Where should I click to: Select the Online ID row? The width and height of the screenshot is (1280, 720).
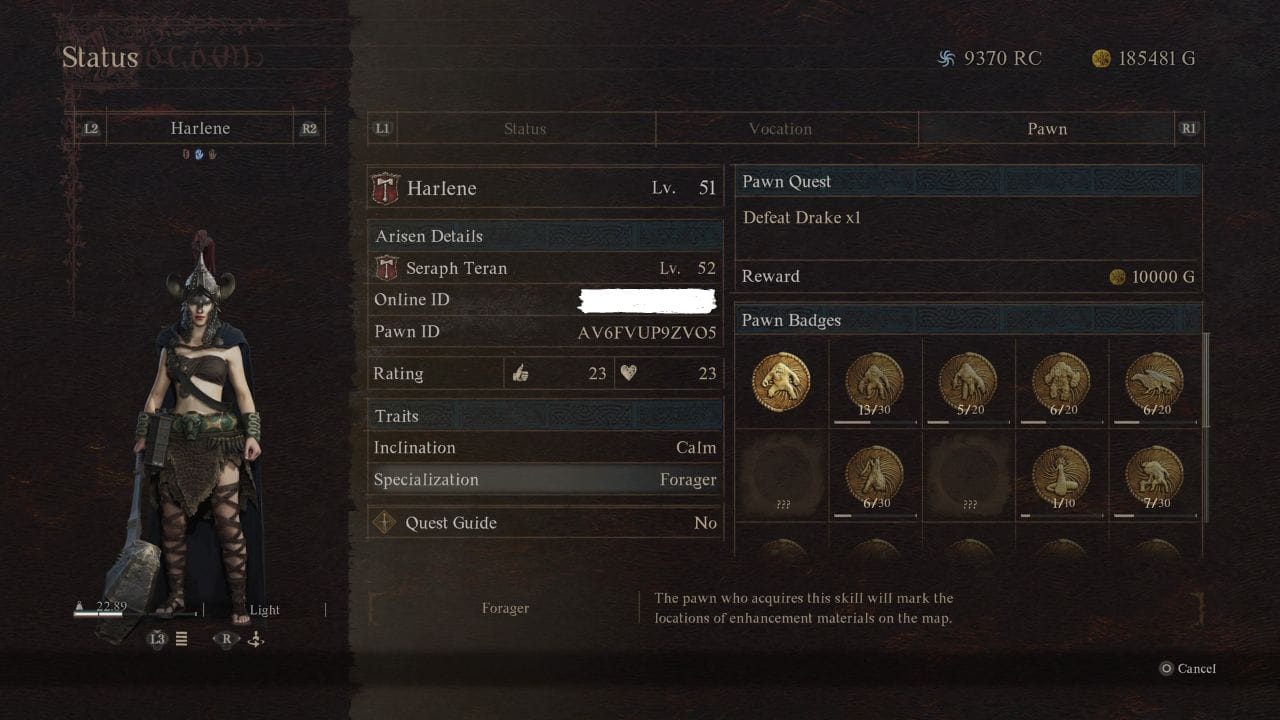coord(545,300)
